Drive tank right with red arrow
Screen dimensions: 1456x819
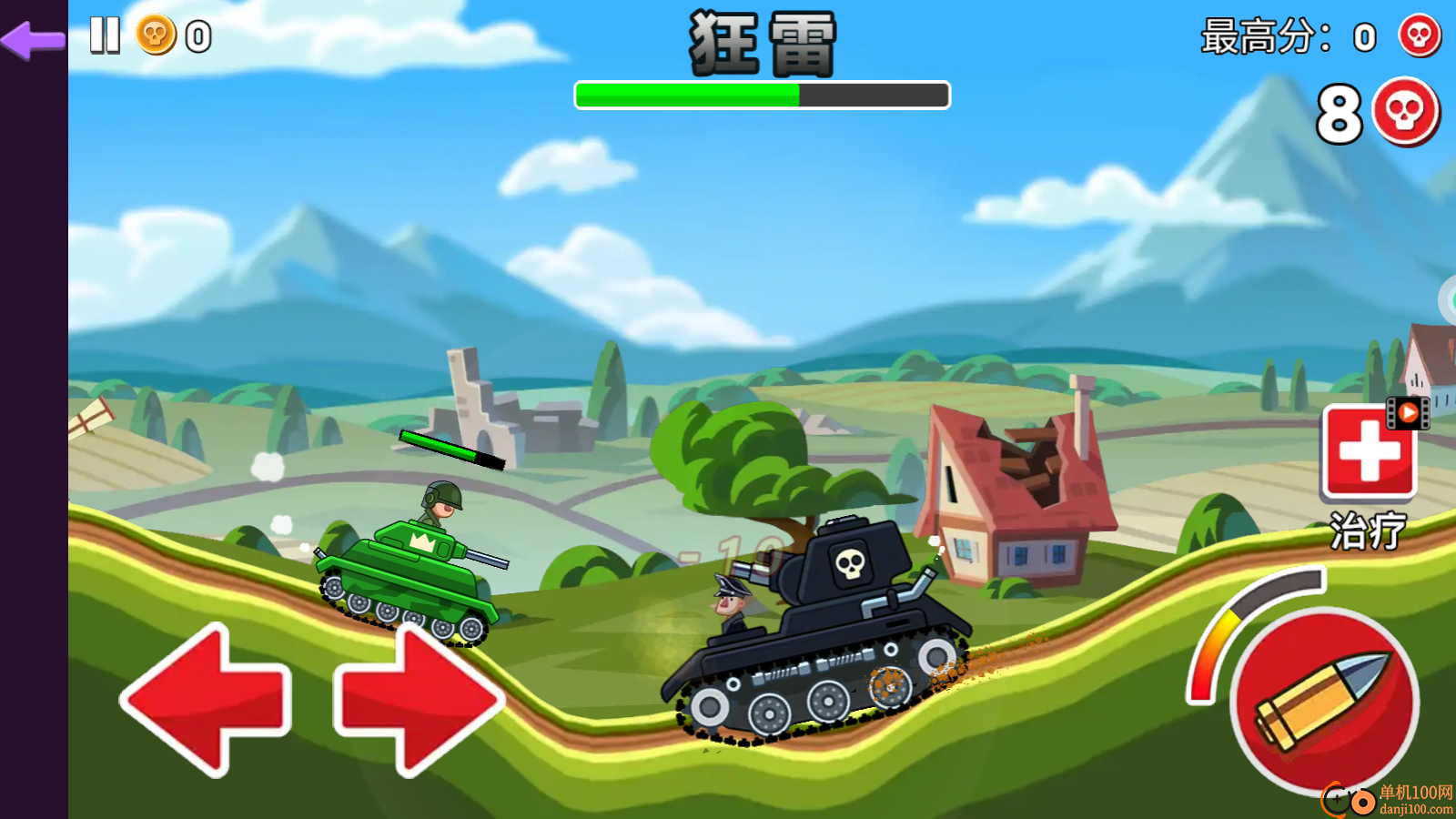click(419, 699)
